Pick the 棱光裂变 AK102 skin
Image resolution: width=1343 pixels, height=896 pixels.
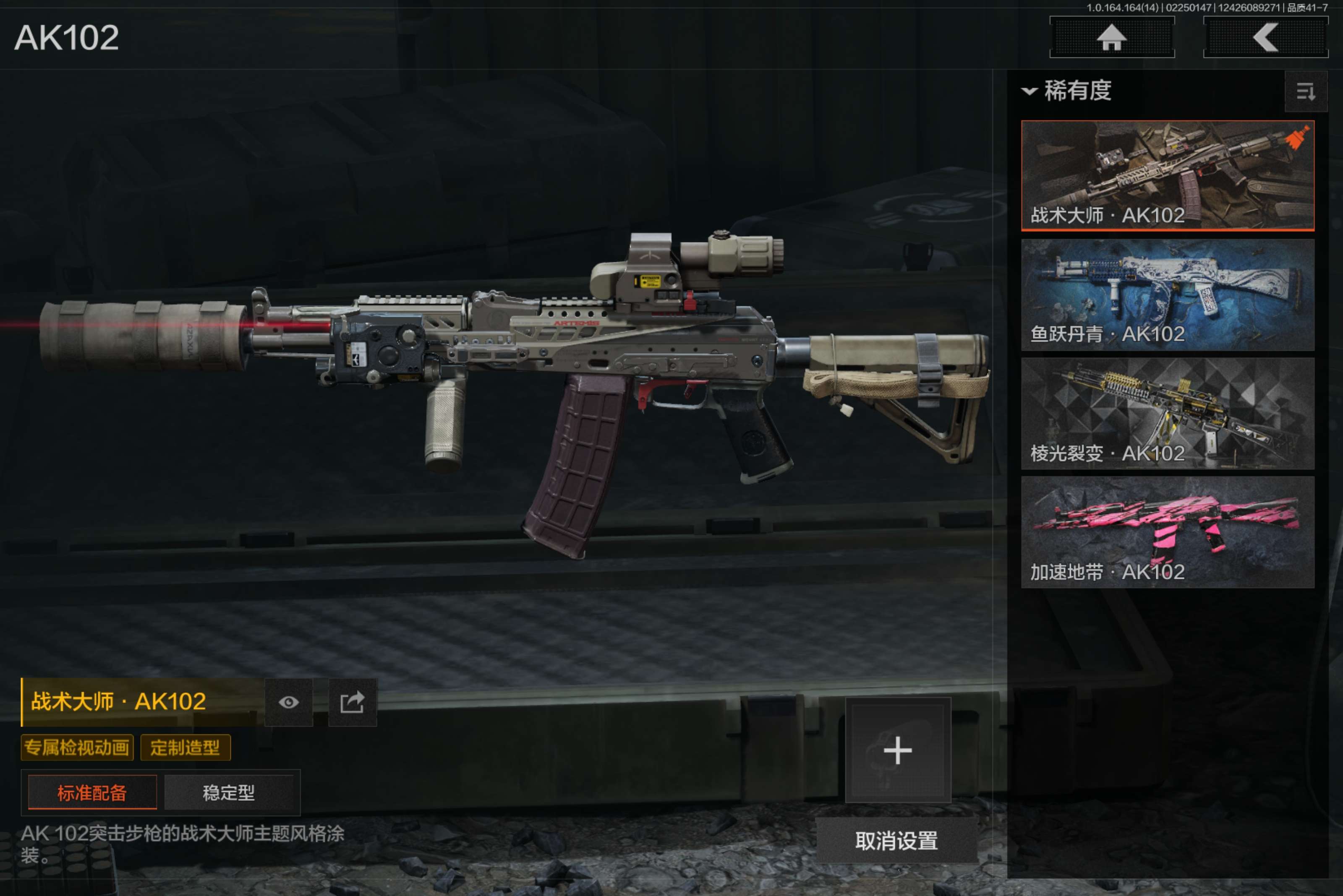tap(1167, 413)
